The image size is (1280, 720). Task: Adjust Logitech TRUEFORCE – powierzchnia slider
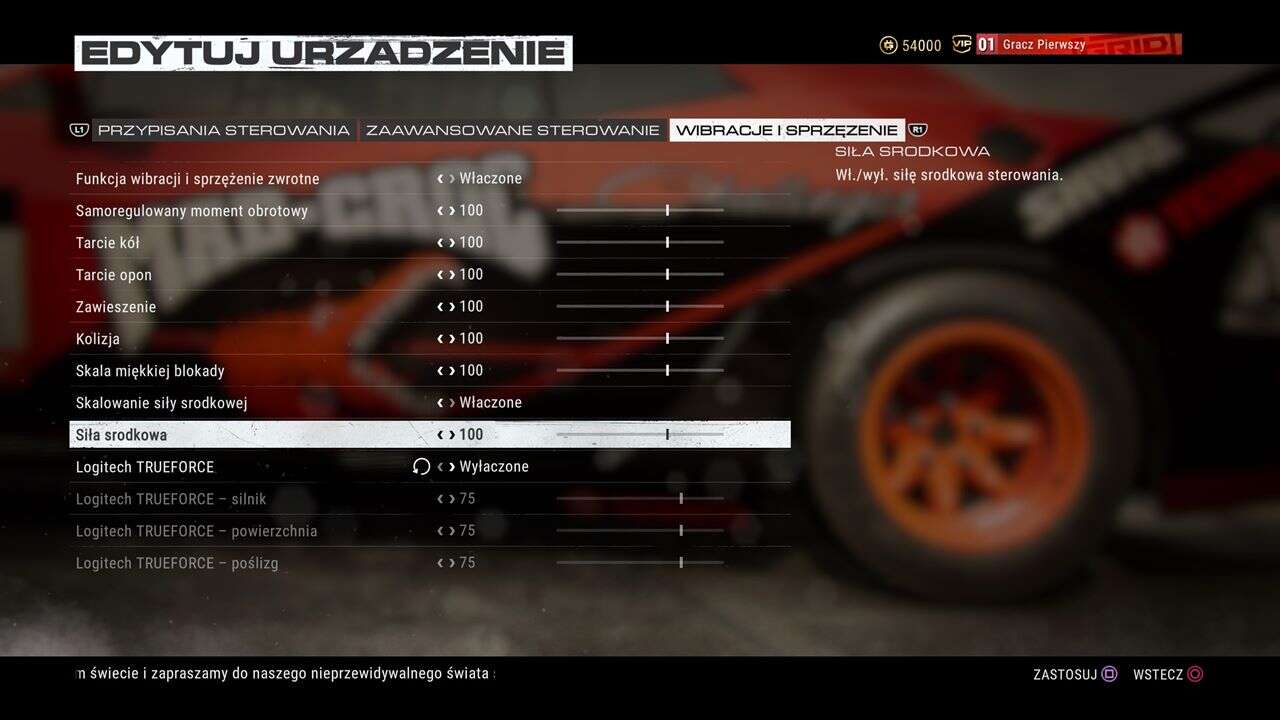coord(640,531)
